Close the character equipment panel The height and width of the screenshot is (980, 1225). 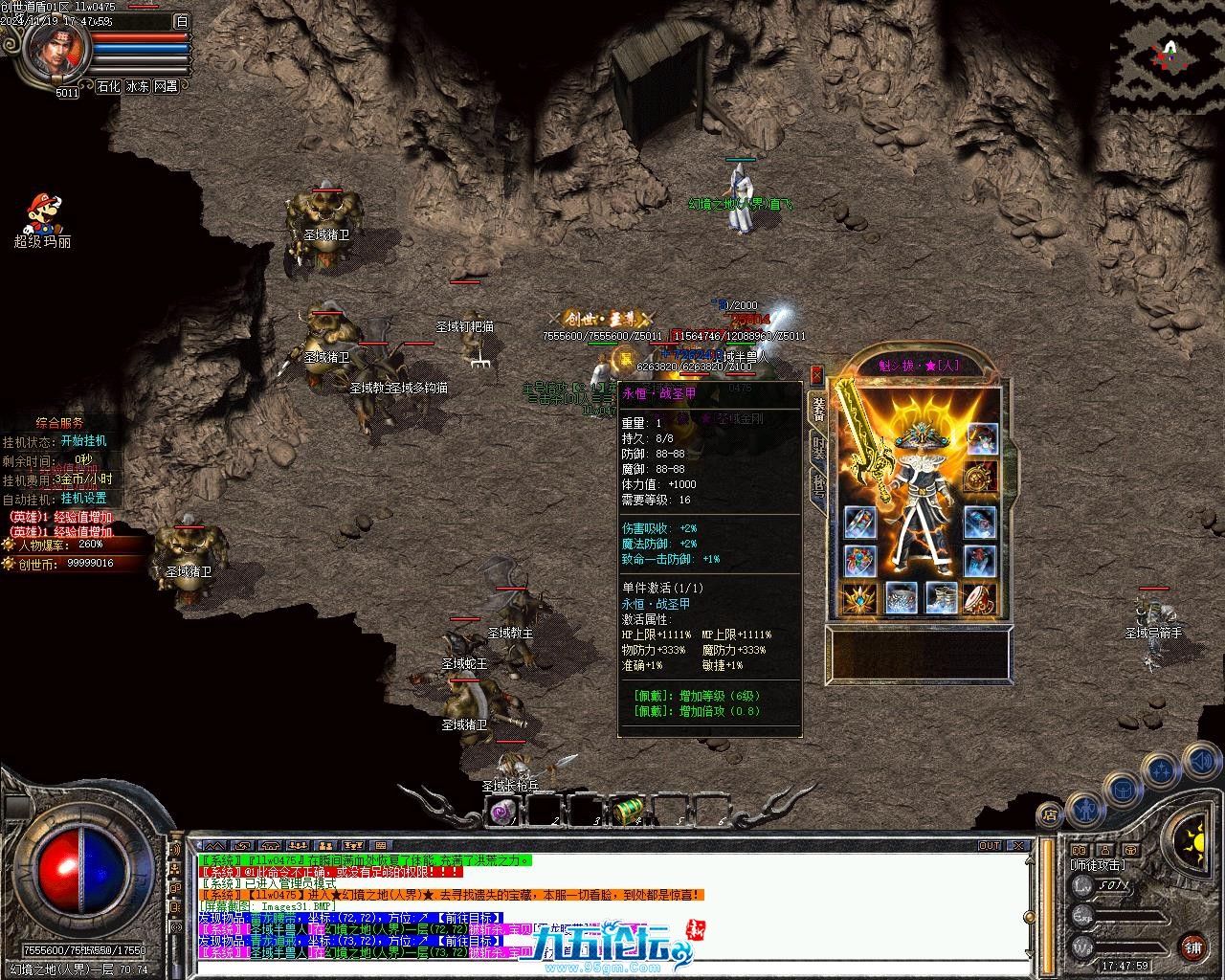coord(816,375)
